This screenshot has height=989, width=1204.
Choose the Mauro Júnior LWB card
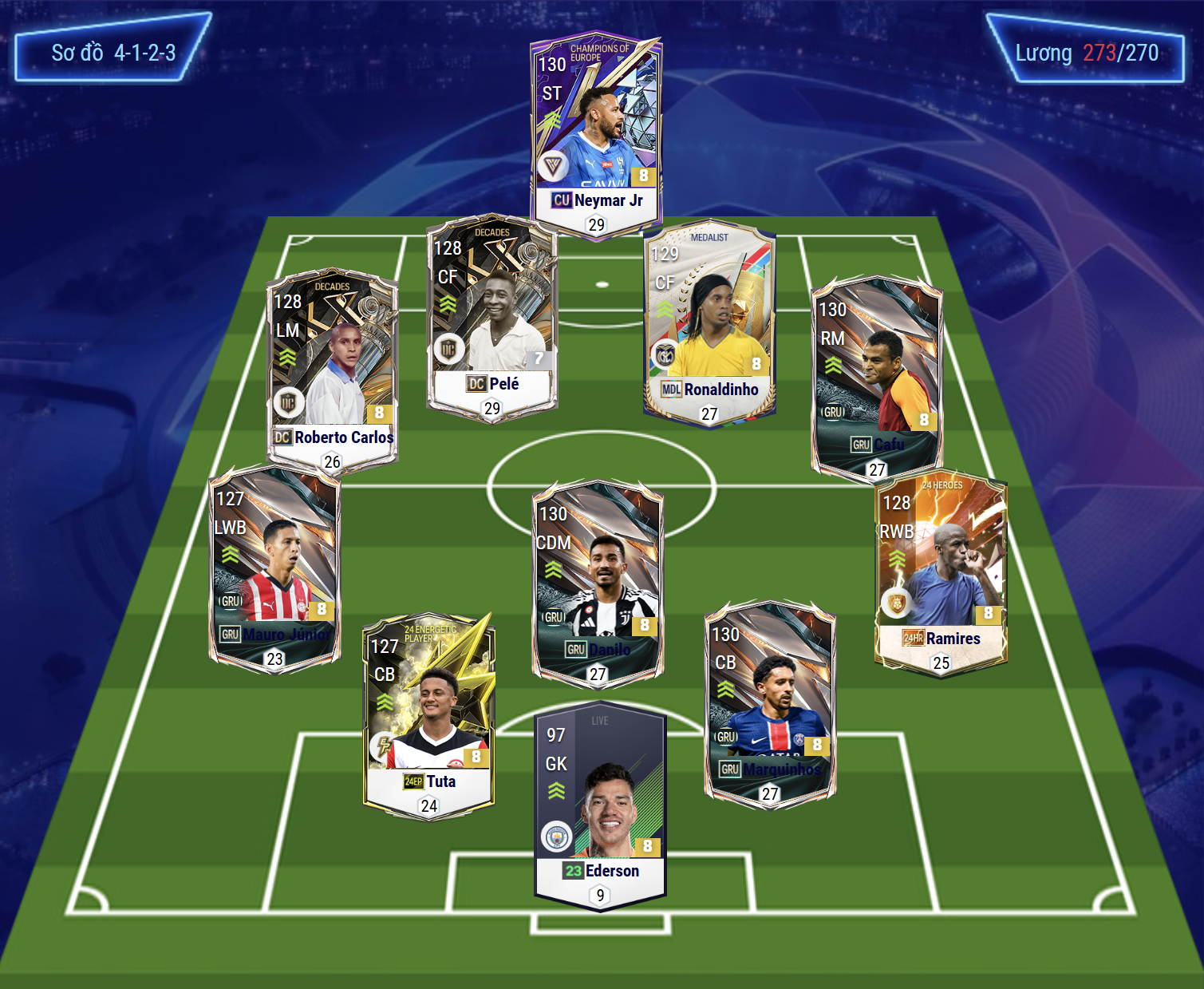274,568
